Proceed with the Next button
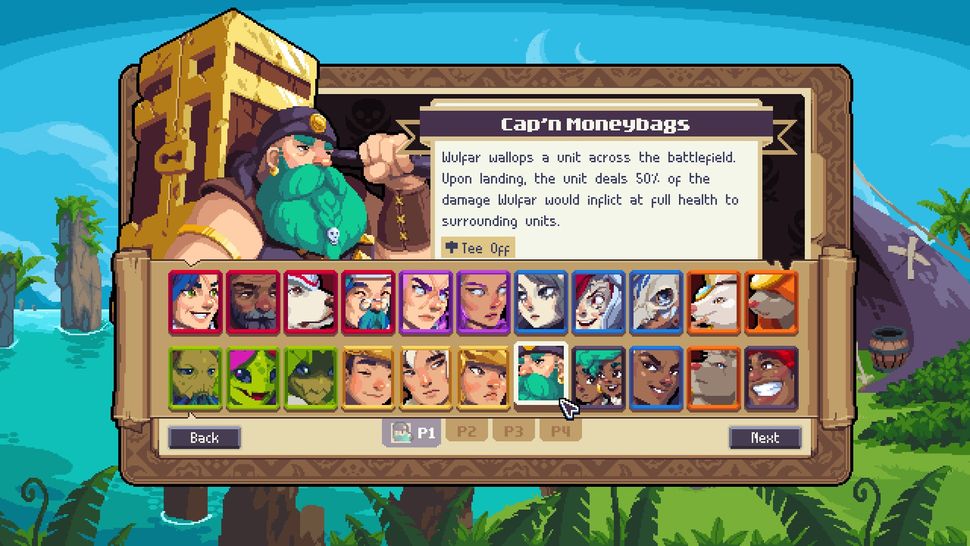This screenshot has width=970, height=546. (x=765, y=437)
